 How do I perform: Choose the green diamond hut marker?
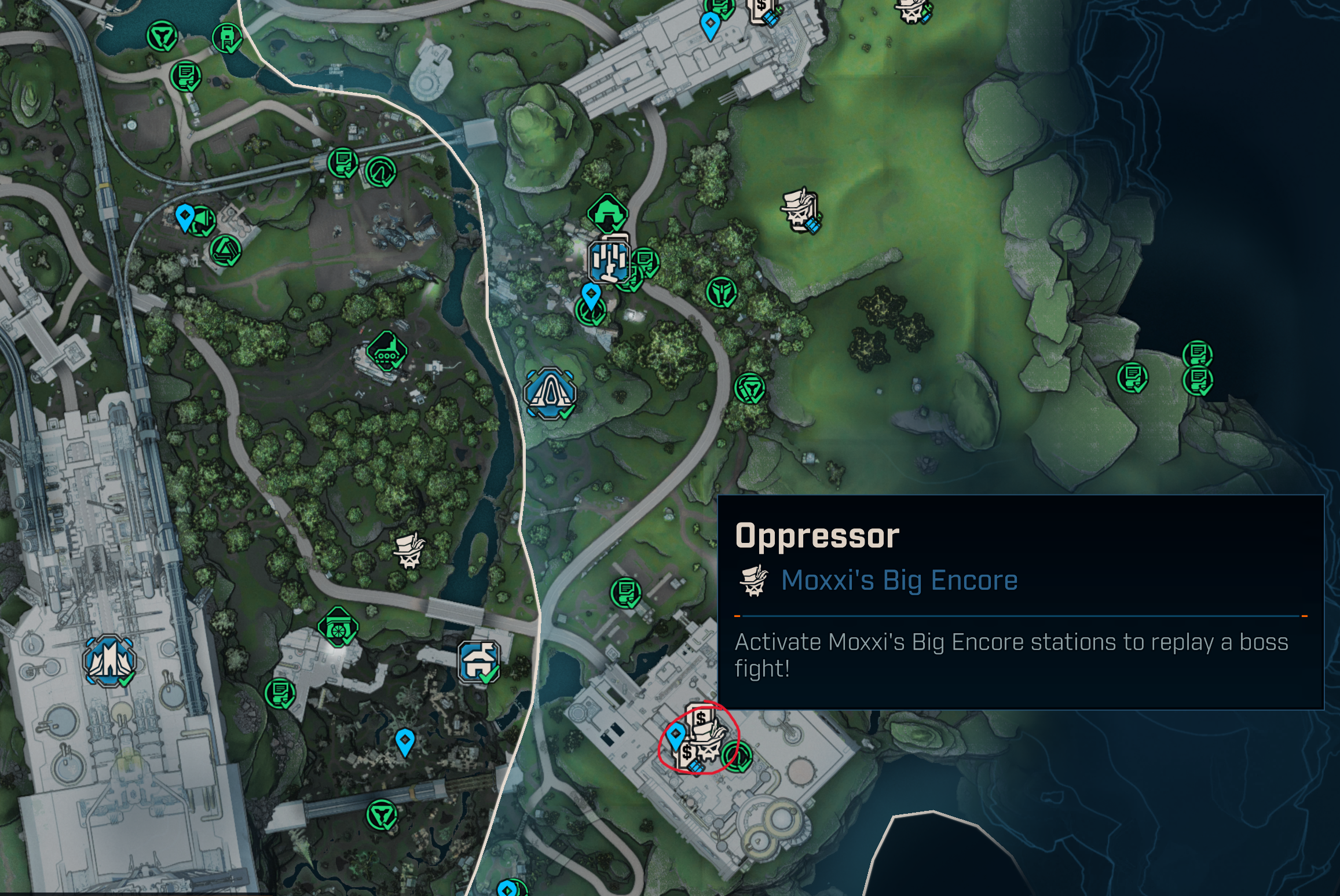(x=607, y=212)
